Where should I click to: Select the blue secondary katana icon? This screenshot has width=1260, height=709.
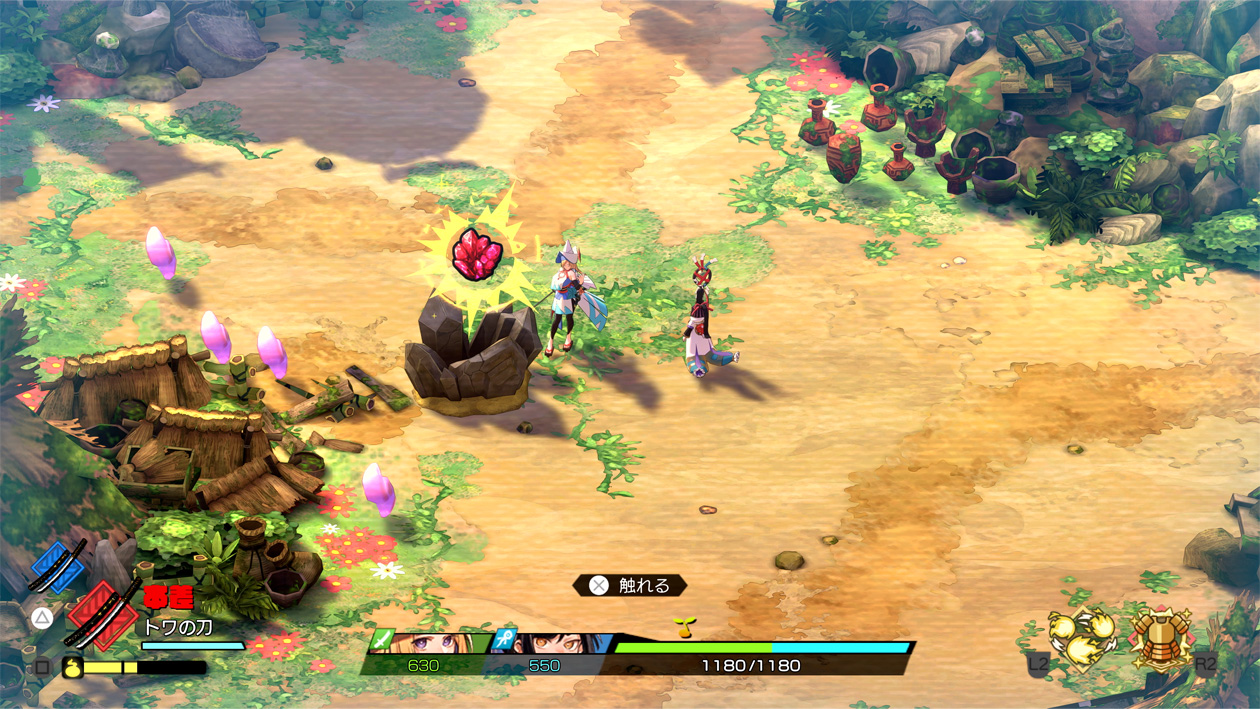coord(57,567)
